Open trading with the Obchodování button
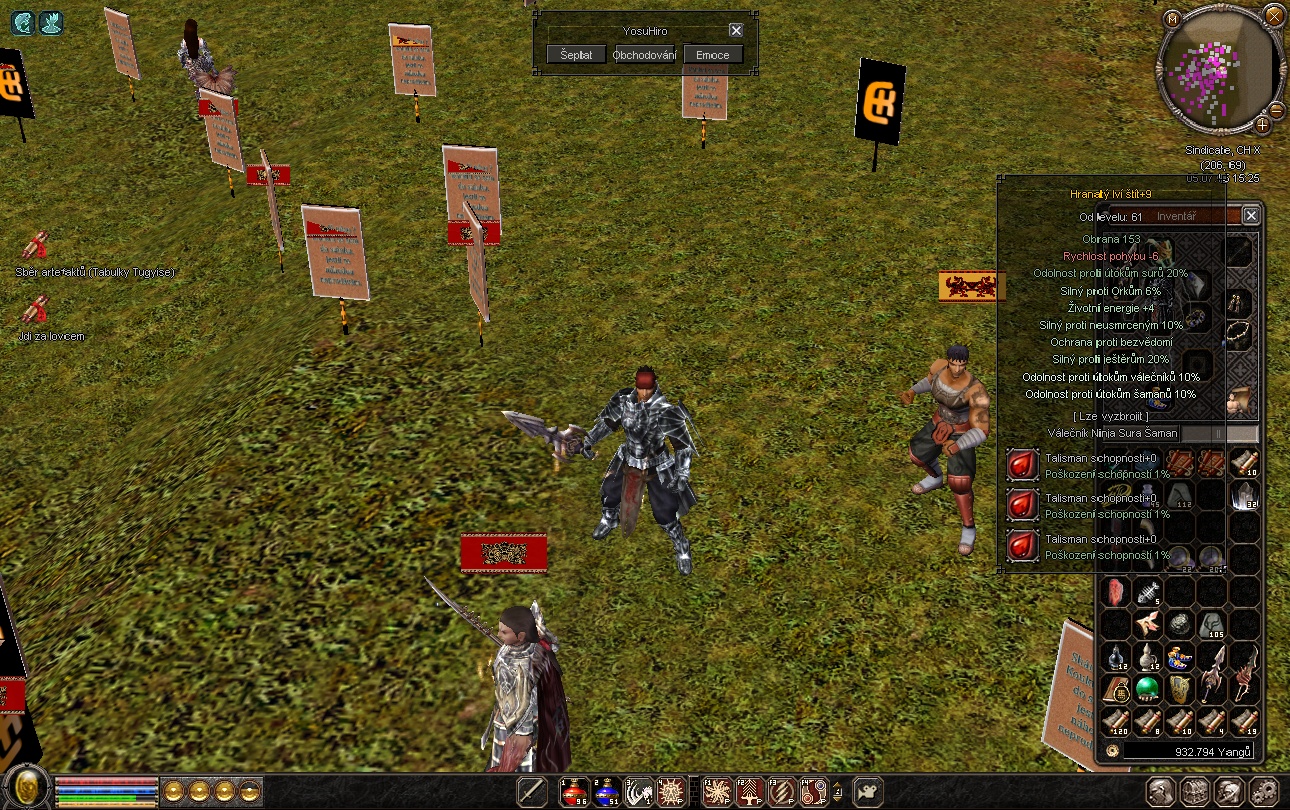The image size is (1290, 810). (x=645, y=55)
